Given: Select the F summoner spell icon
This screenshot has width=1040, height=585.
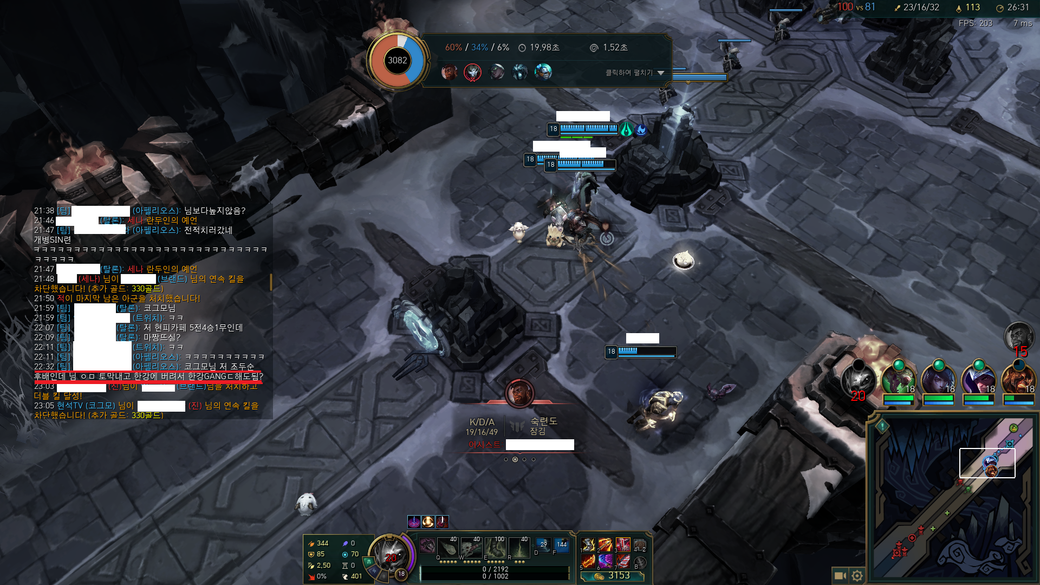Looking at the screenshot, I should (561, 545).
